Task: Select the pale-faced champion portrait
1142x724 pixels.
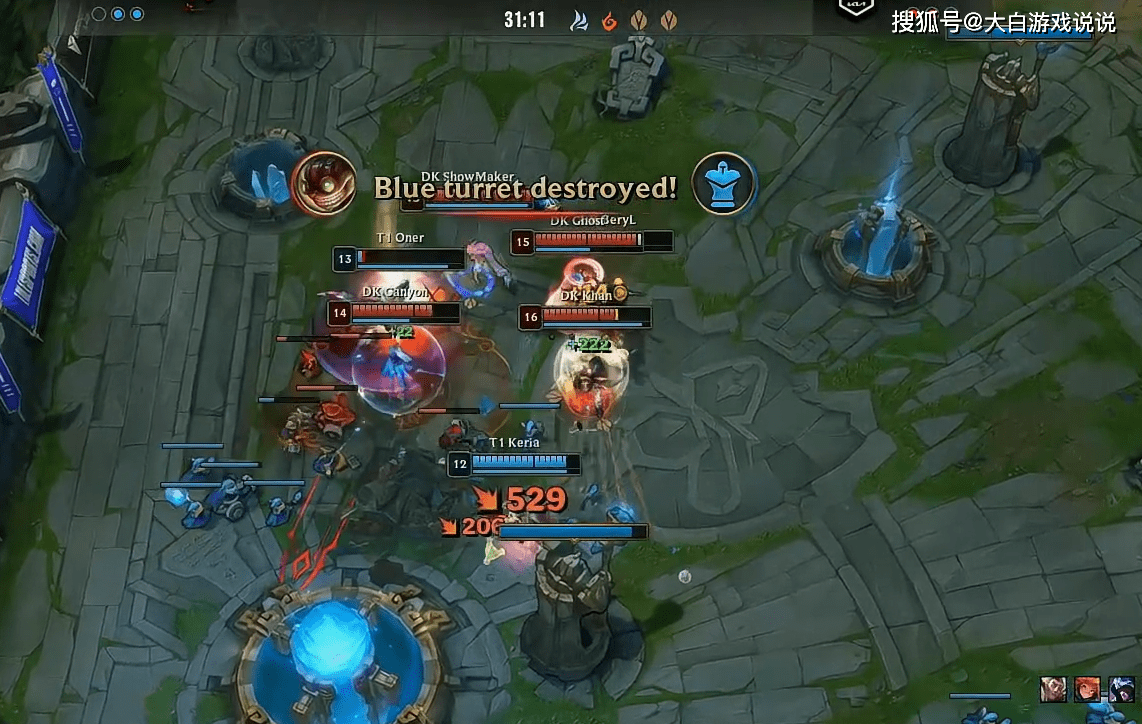Action: (x=1053, y=689)
